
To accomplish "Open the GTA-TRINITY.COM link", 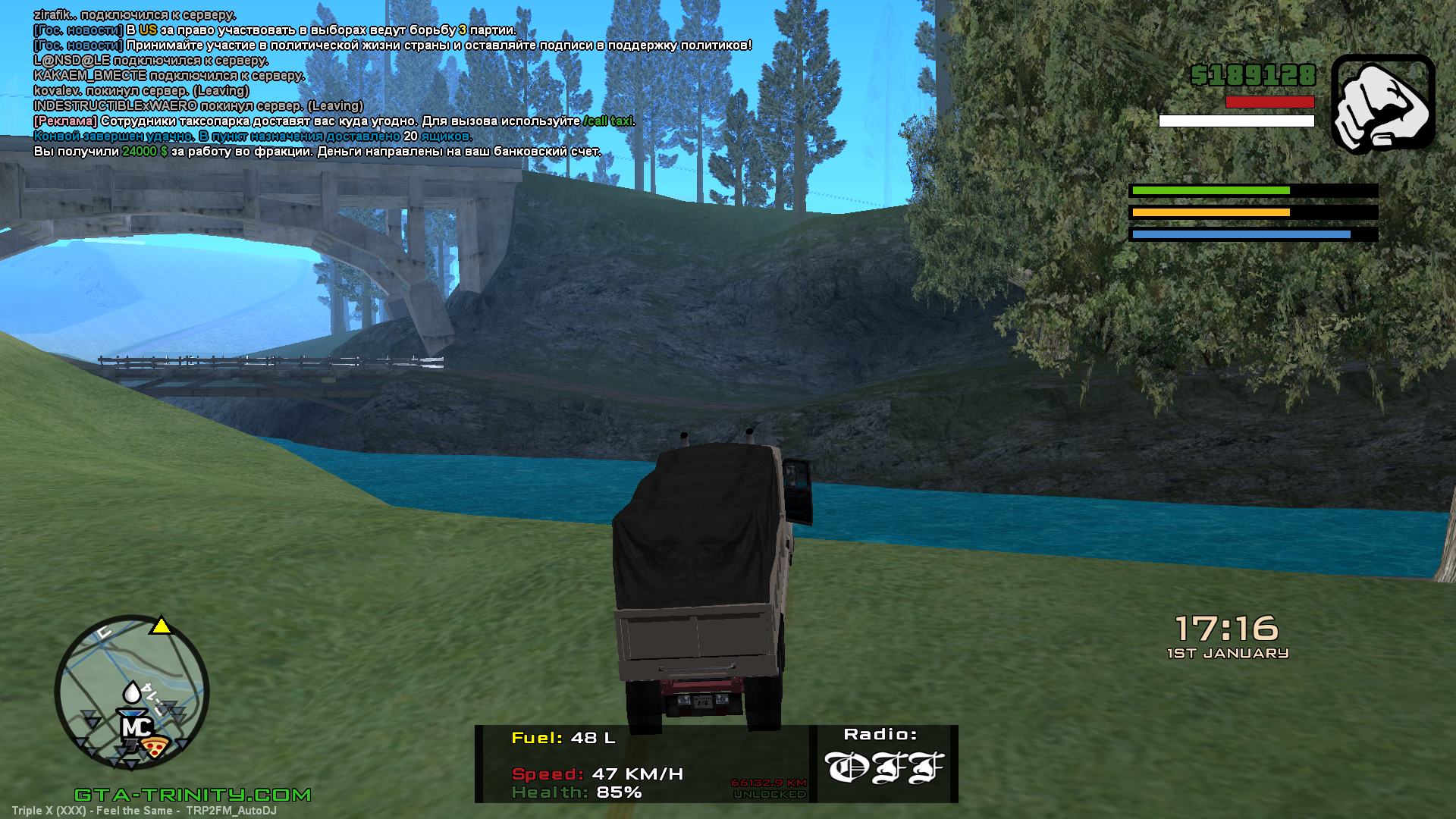I will (193, 795).
